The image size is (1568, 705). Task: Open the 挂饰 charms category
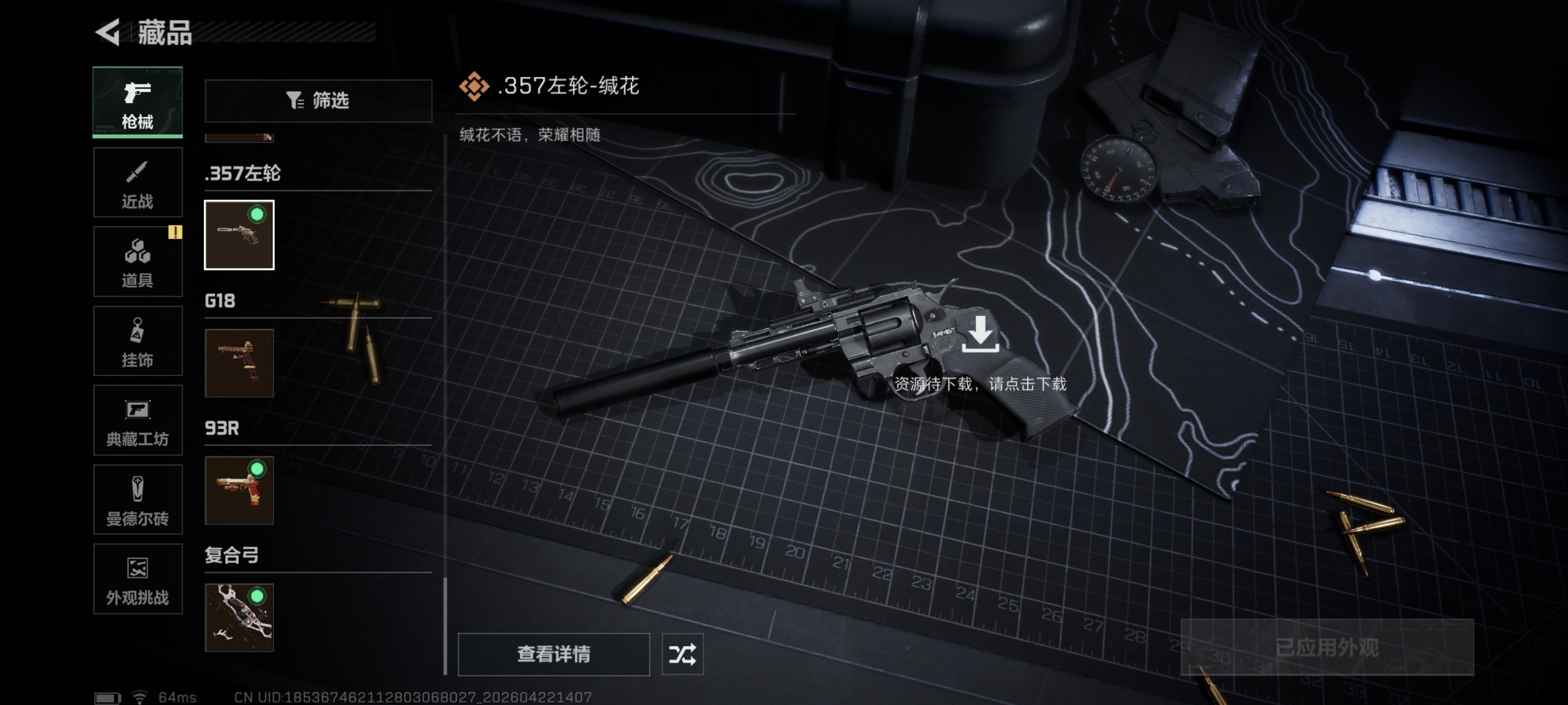pos(137,341)
